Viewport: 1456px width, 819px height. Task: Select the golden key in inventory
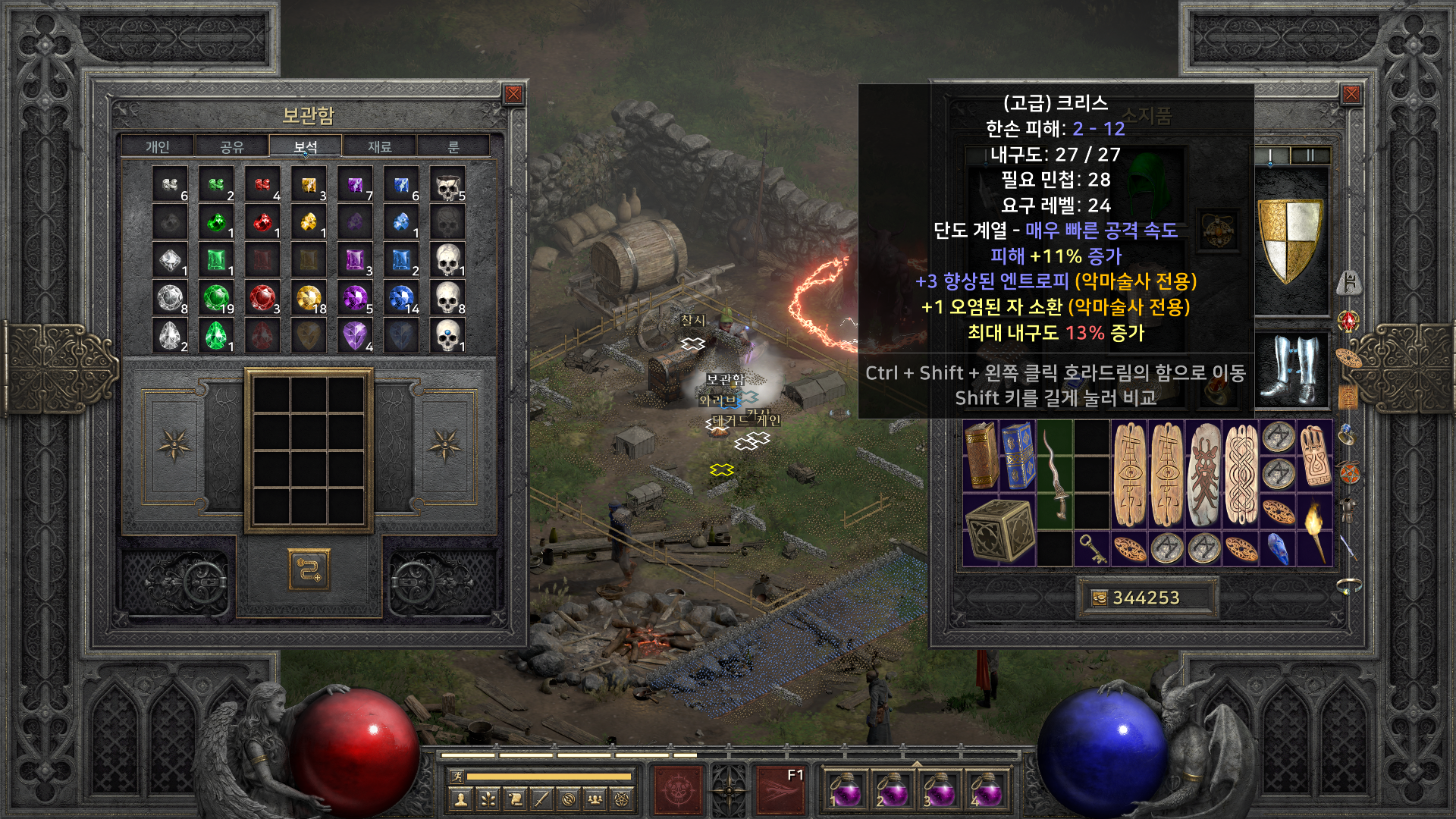coord(1092,548)
